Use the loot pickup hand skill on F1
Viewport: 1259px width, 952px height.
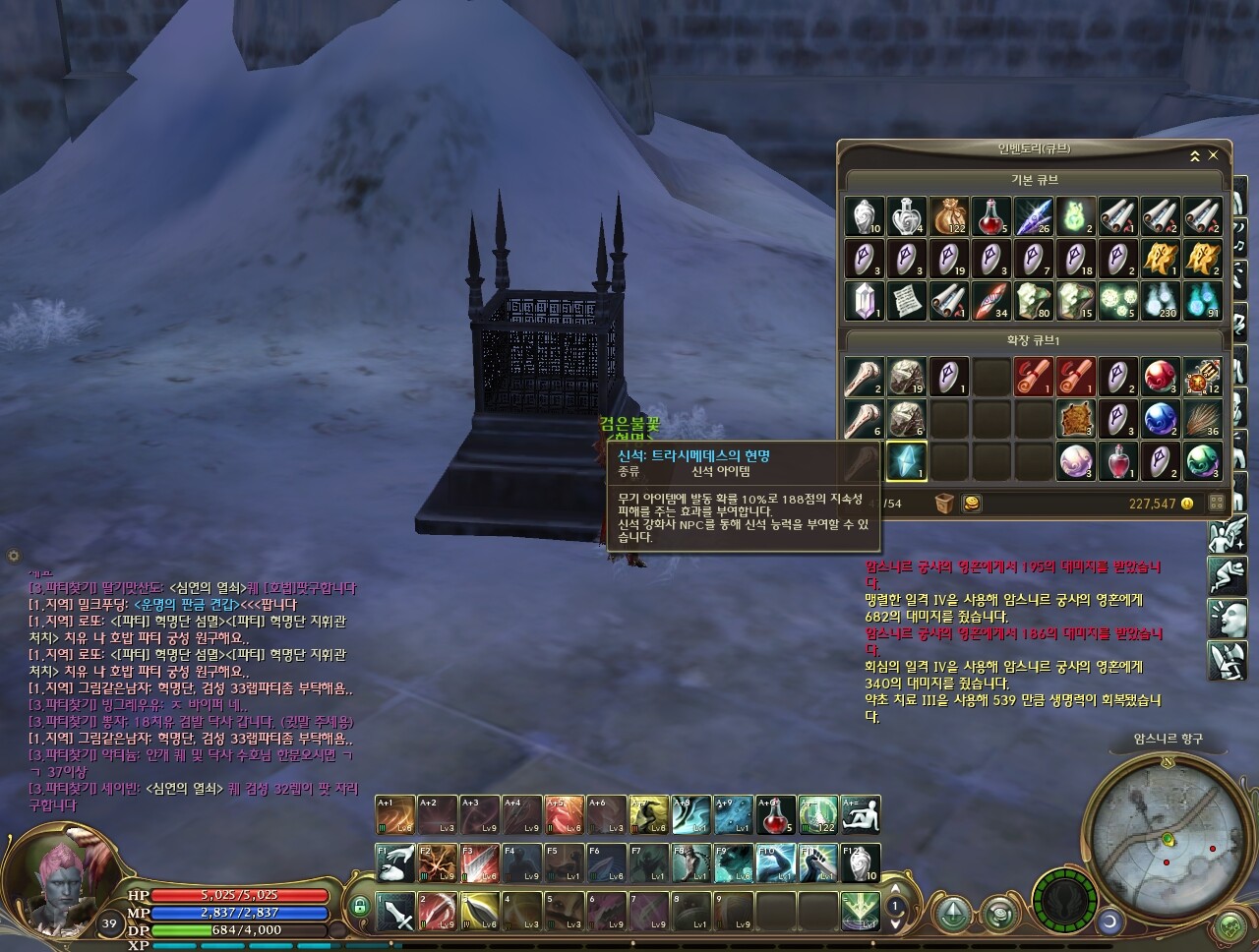point(396,863)
